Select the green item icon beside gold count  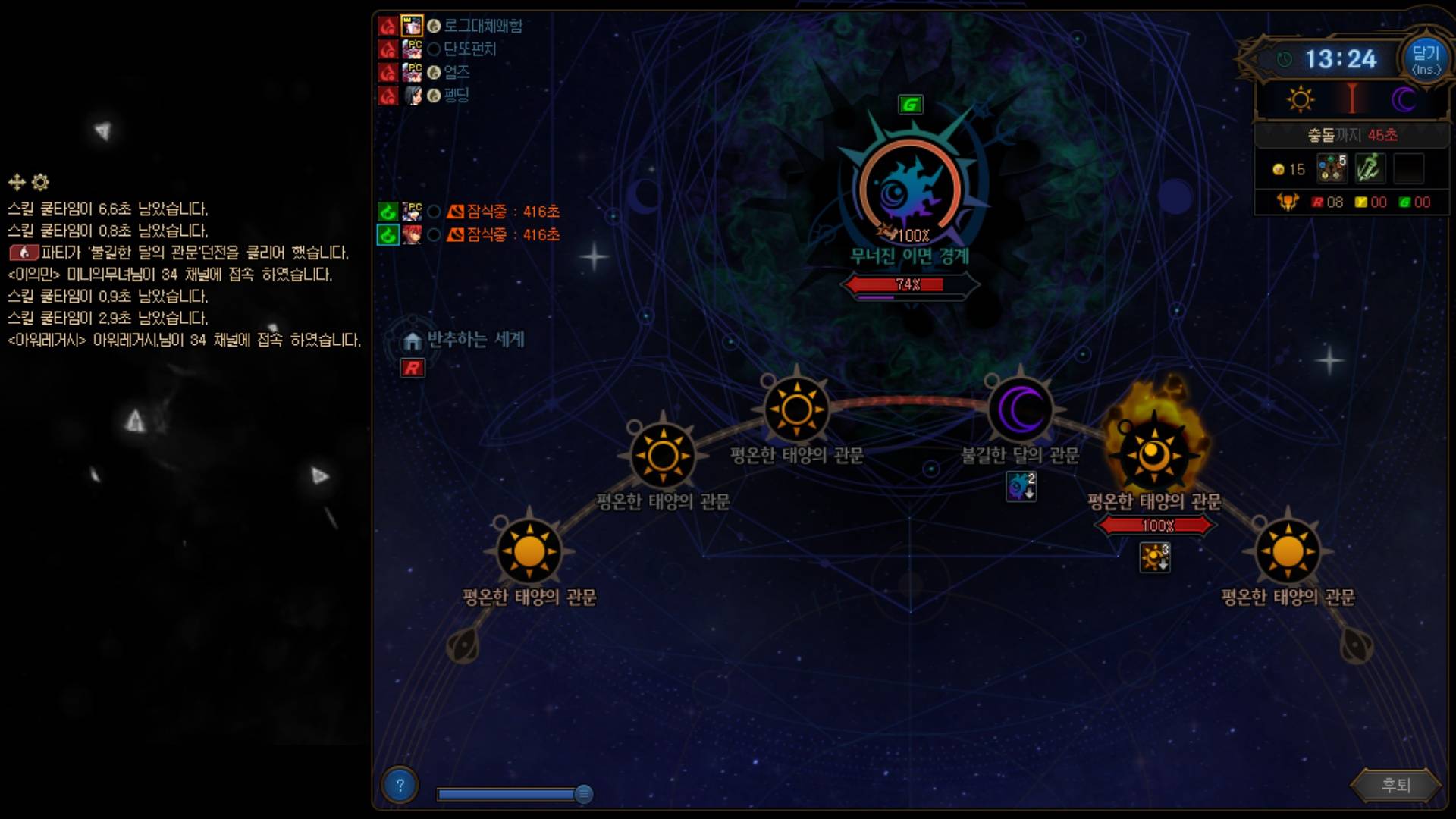(x=1370, y=168)
